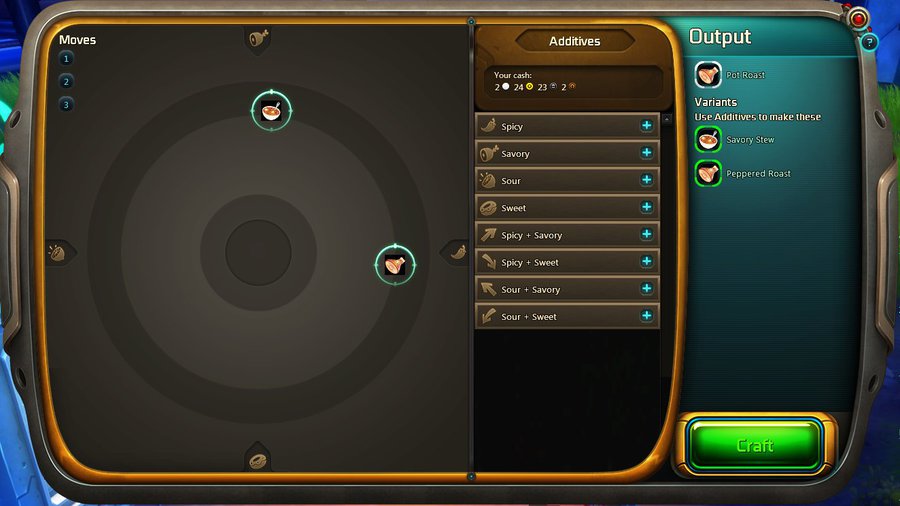Close the crafting window
Screen dimensions: 900x506
click(x=858, y=18)
